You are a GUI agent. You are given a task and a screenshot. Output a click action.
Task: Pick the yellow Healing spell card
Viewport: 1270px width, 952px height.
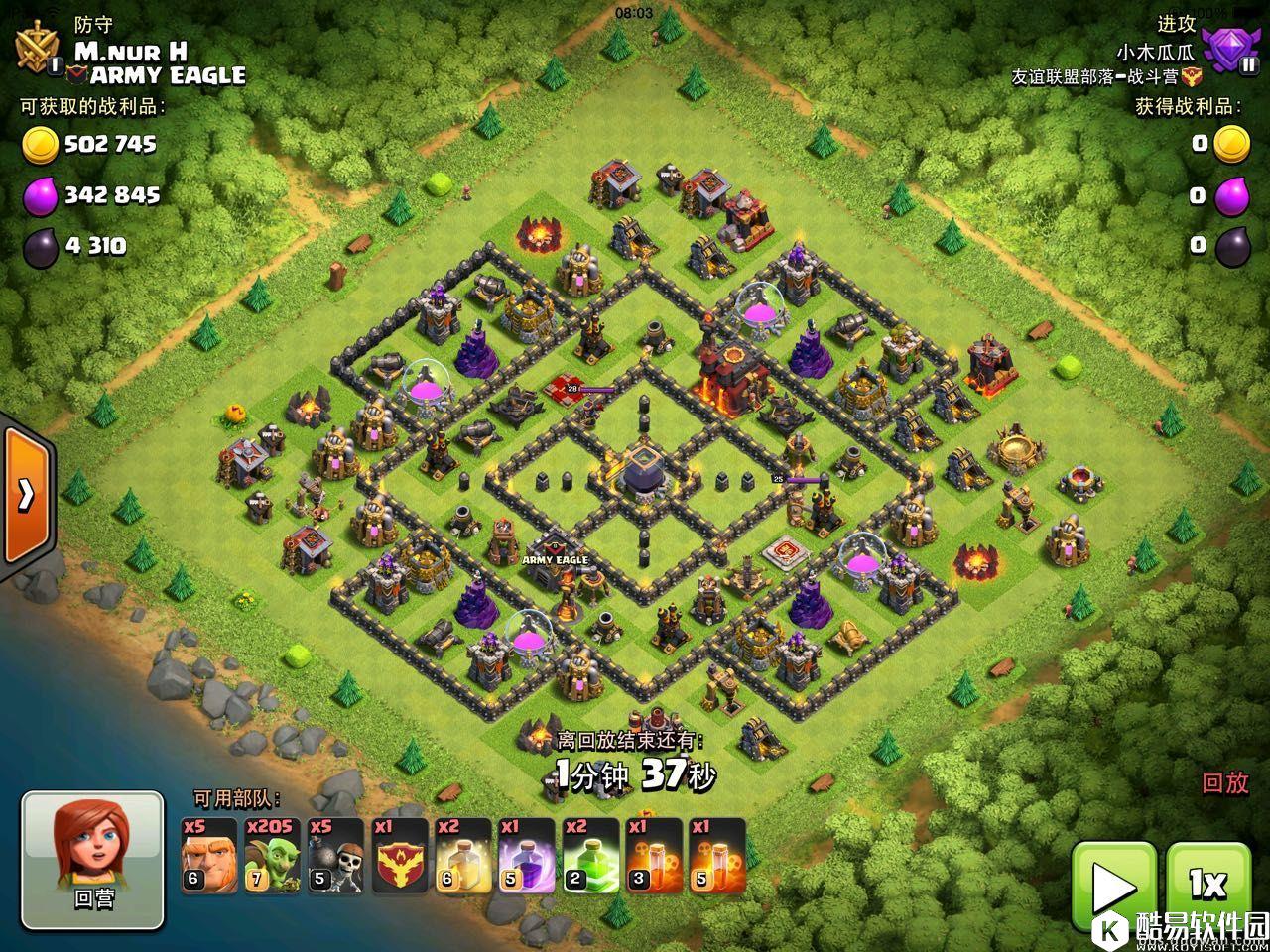click(462, 855)
